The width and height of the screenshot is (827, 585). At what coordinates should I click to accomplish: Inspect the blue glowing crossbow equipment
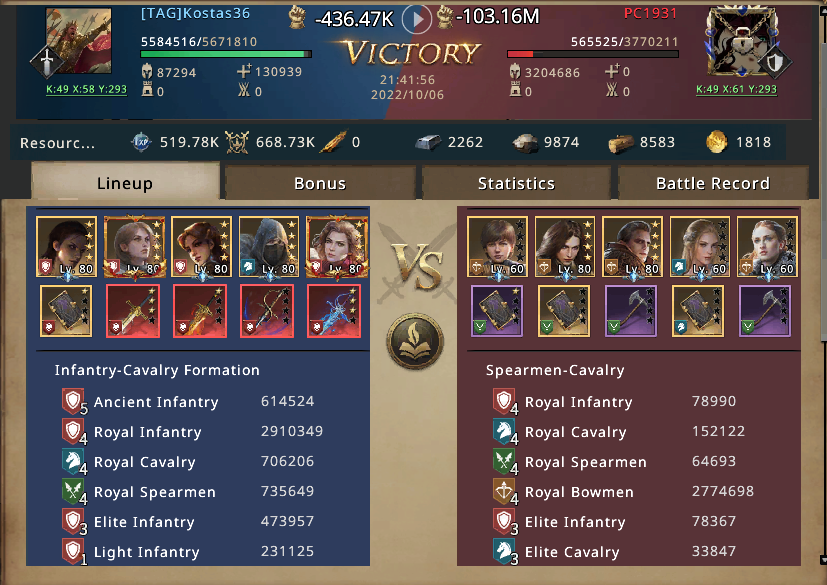click(335, 311)
